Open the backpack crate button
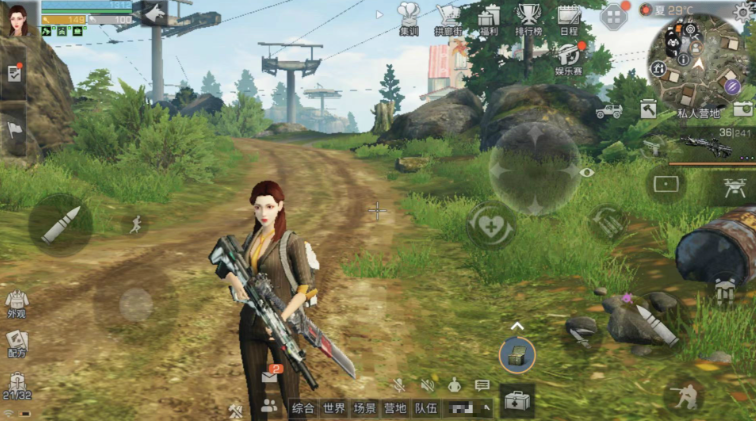 click(517, 355)
